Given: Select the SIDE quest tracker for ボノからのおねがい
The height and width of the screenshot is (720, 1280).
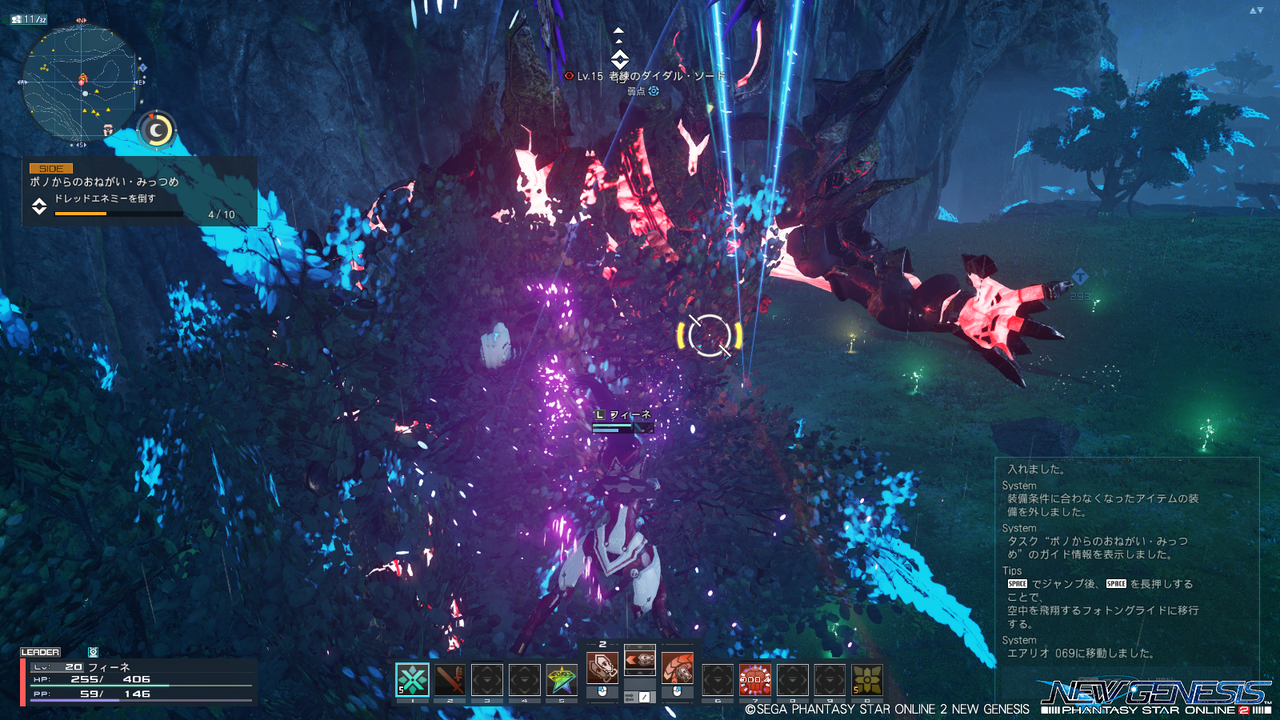Looking at the screenshot, I should point(140,191).
